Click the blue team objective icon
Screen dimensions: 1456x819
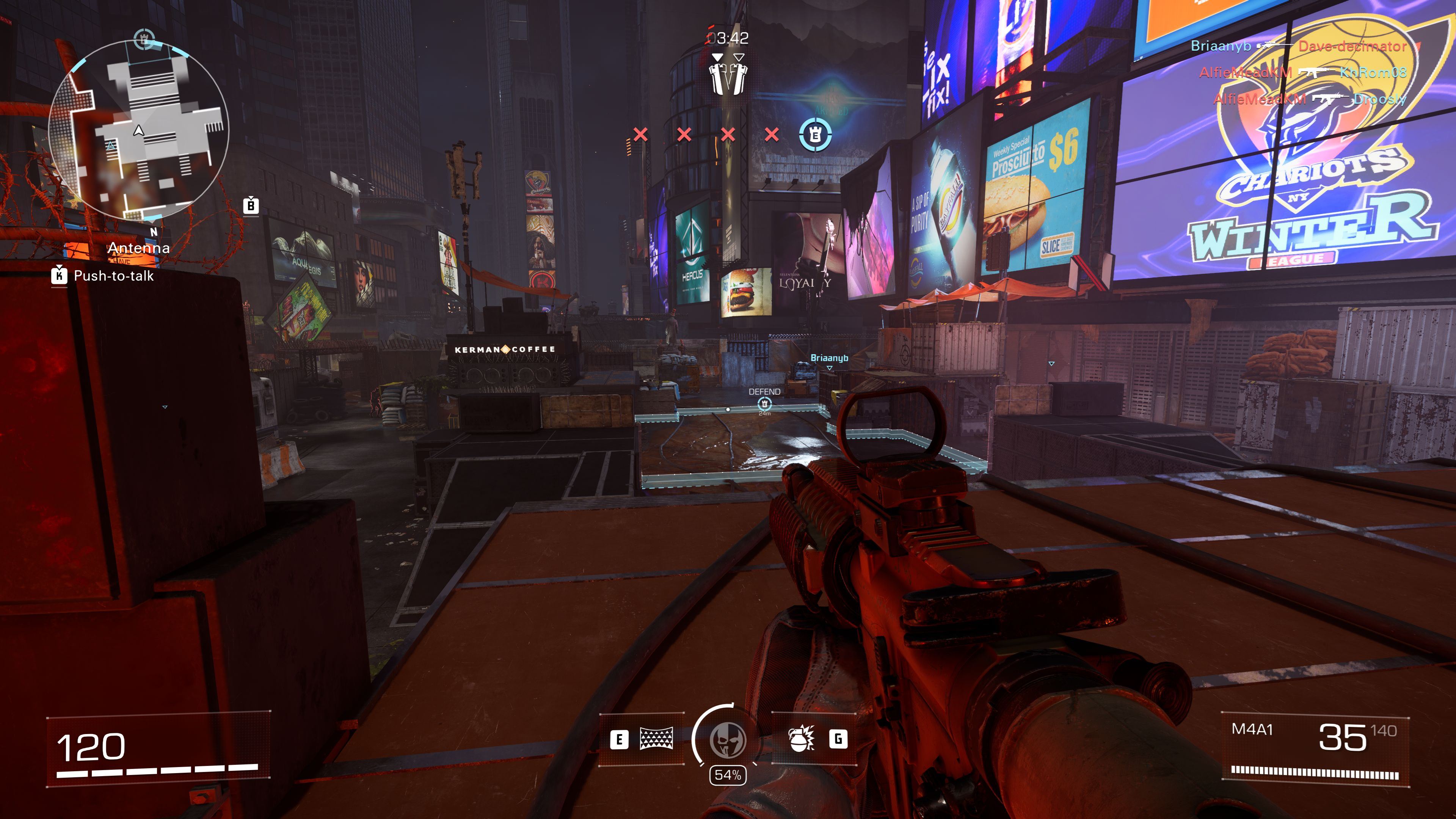[815, 135]
